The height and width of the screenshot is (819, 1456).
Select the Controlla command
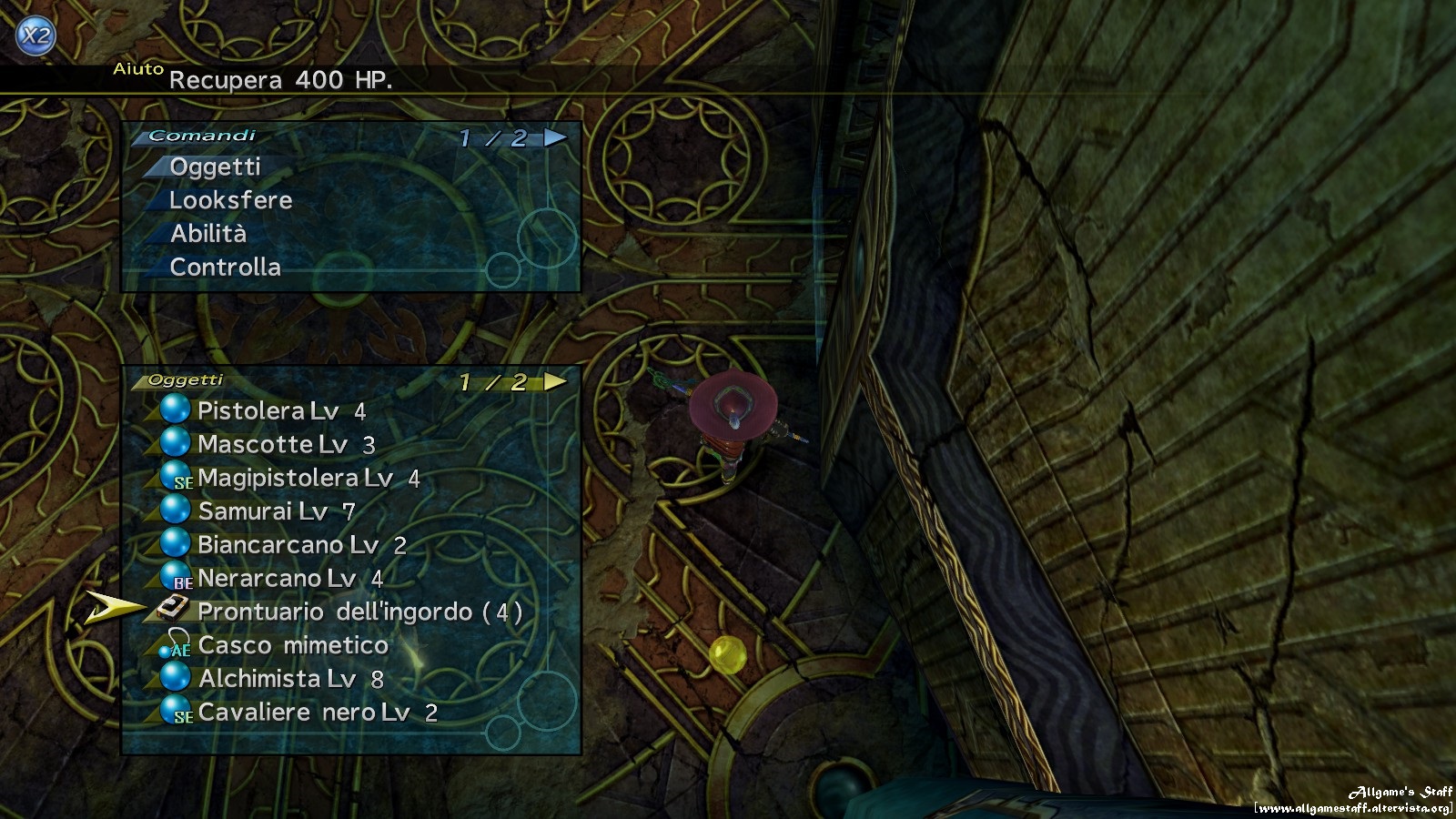pos(224,268)
